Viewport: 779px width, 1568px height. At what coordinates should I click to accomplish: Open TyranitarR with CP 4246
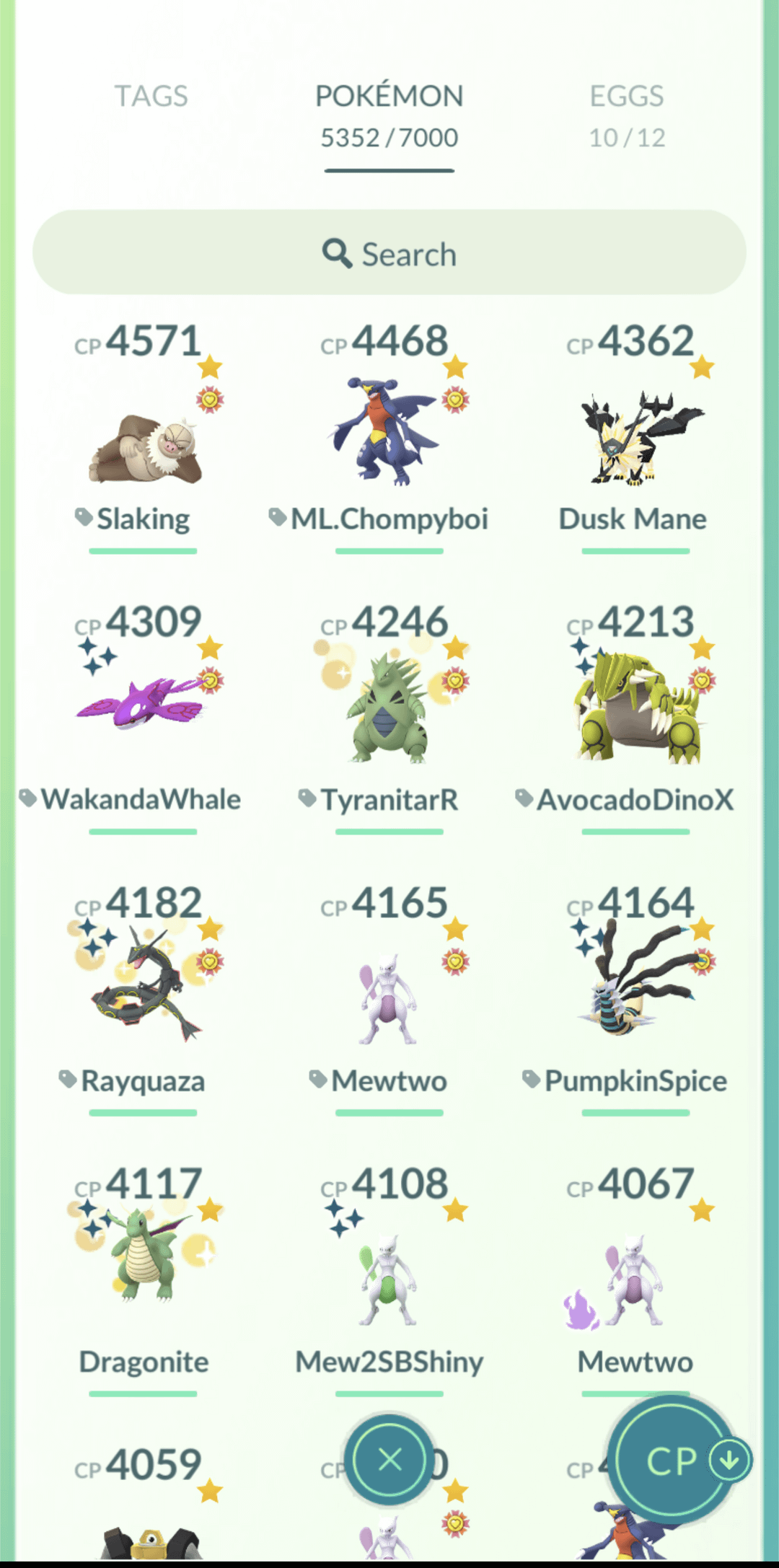pyautogui.click(x=389, y=710)
